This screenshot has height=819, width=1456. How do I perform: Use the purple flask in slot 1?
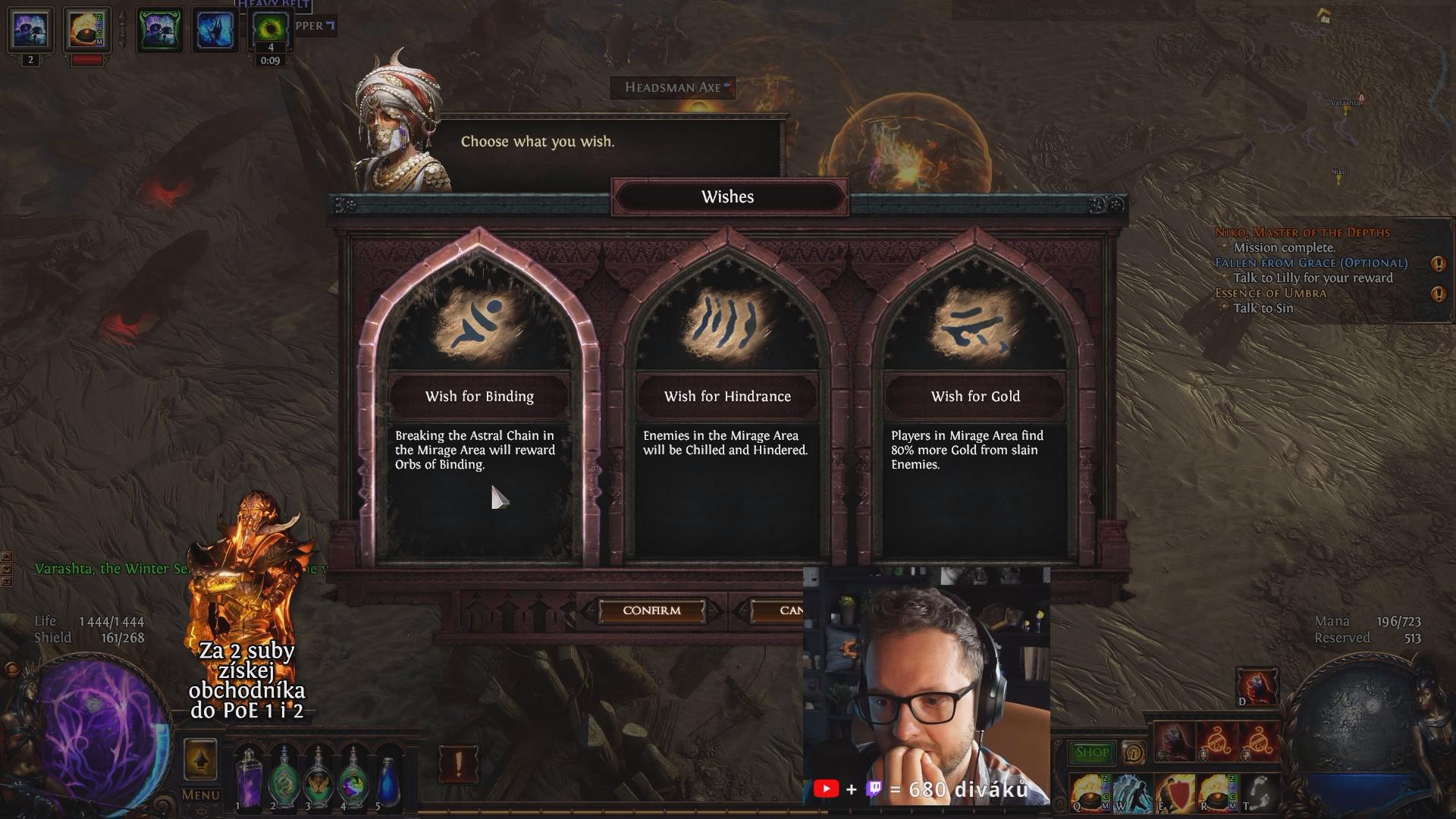click(248, 780)
